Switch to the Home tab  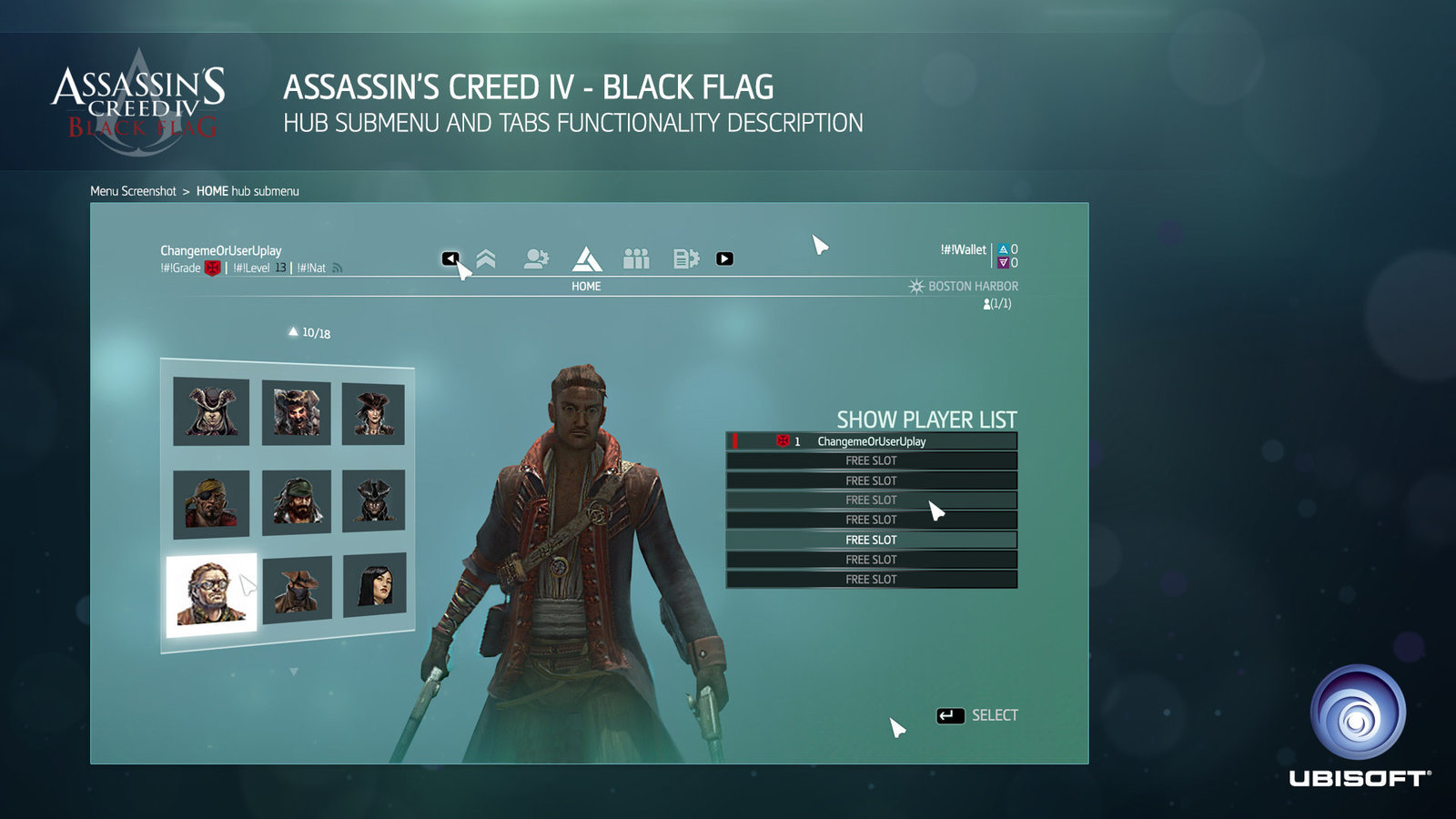coord(586,260)
